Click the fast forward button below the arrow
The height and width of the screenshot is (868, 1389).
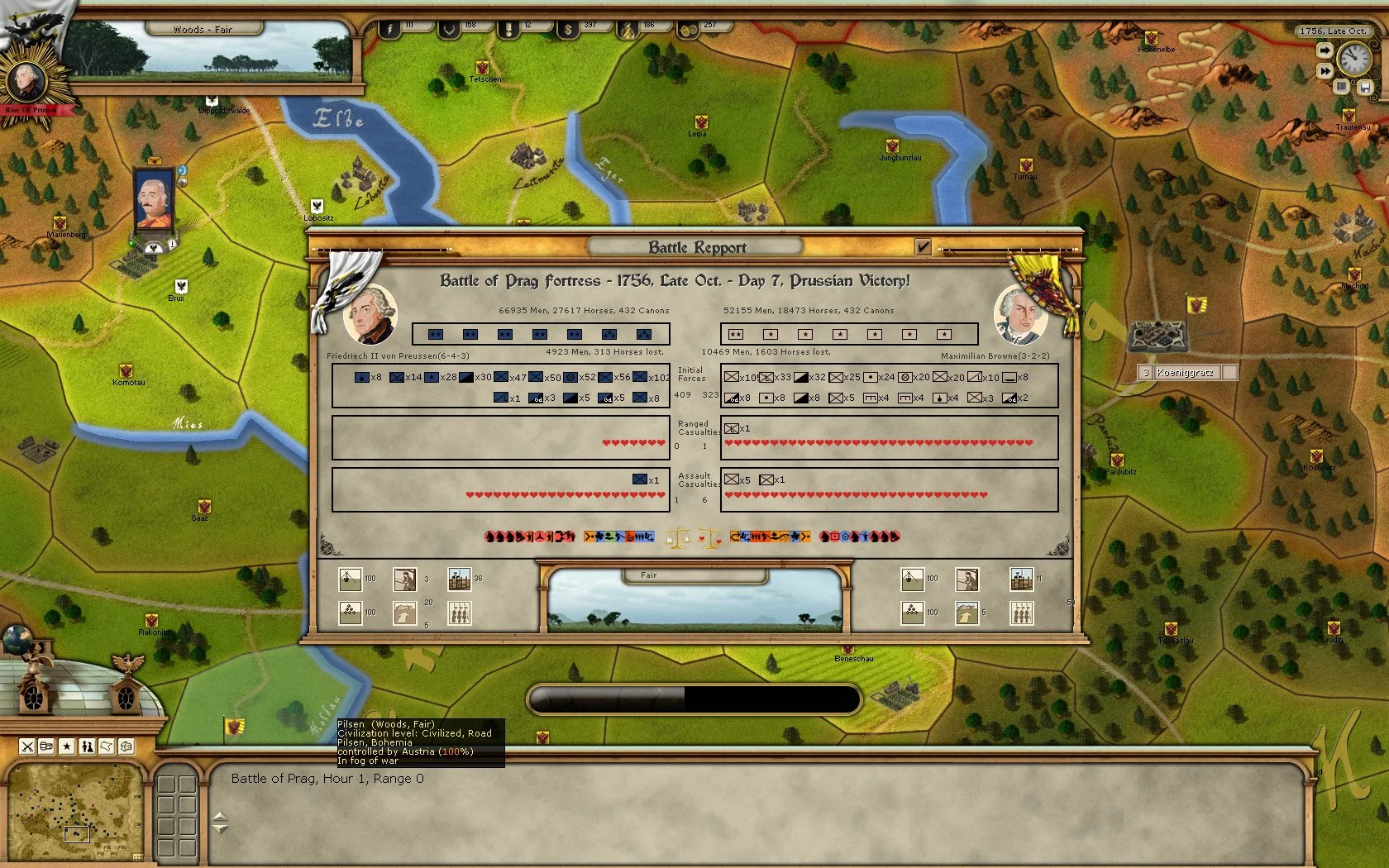[x=1325, y=71]
